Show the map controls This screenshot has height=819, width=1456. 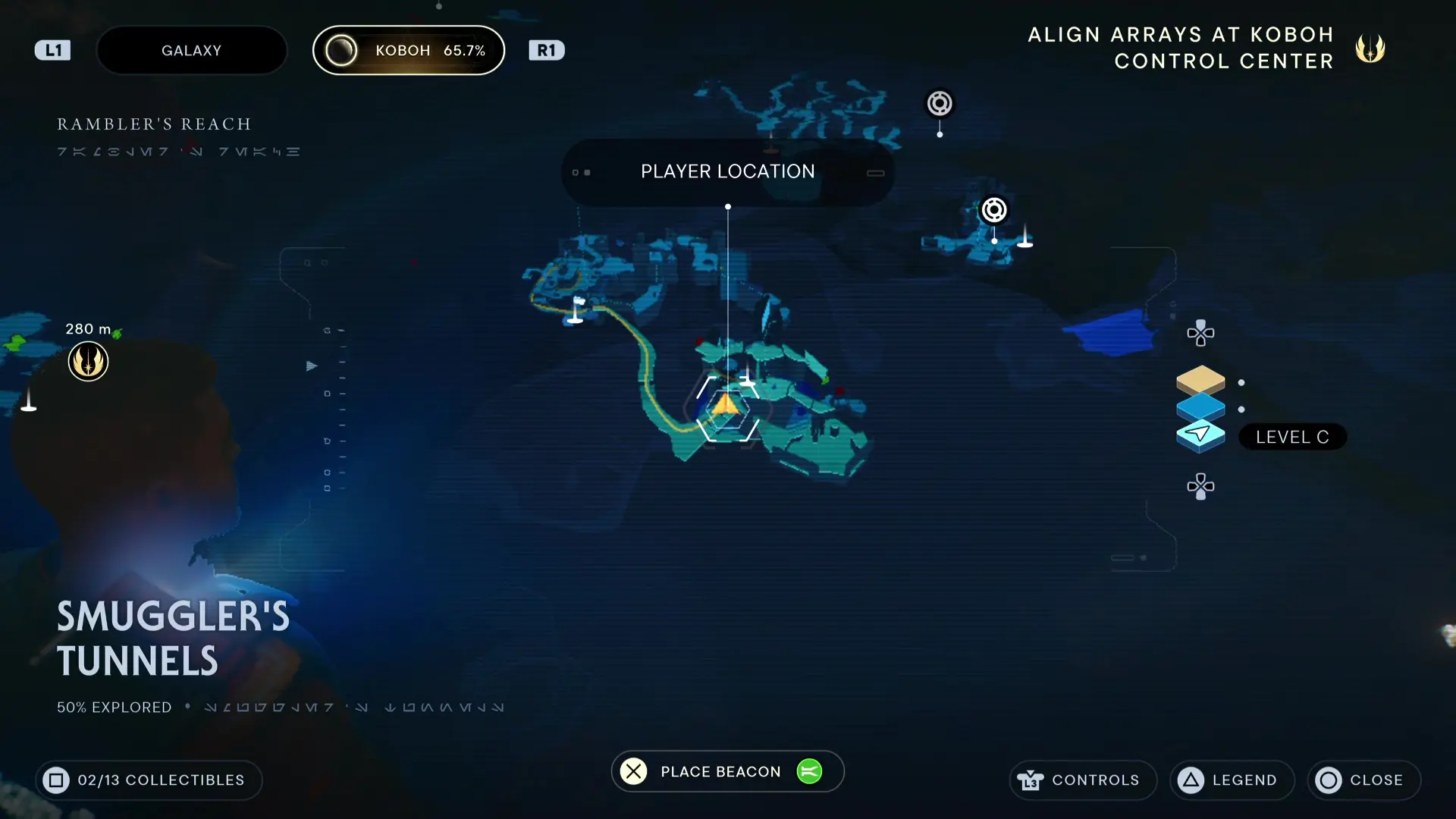point(1082,780)
